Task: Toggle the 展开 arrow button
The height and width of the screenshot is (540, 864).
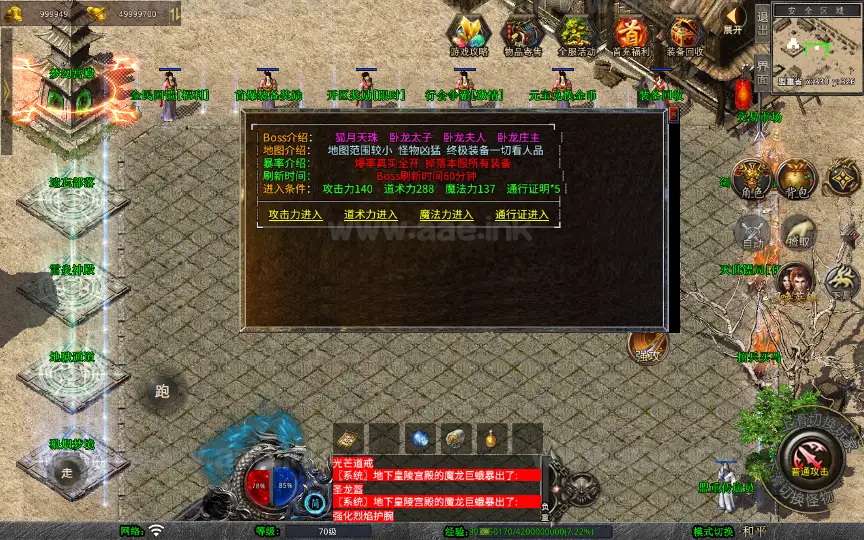Action: [735, 19]
